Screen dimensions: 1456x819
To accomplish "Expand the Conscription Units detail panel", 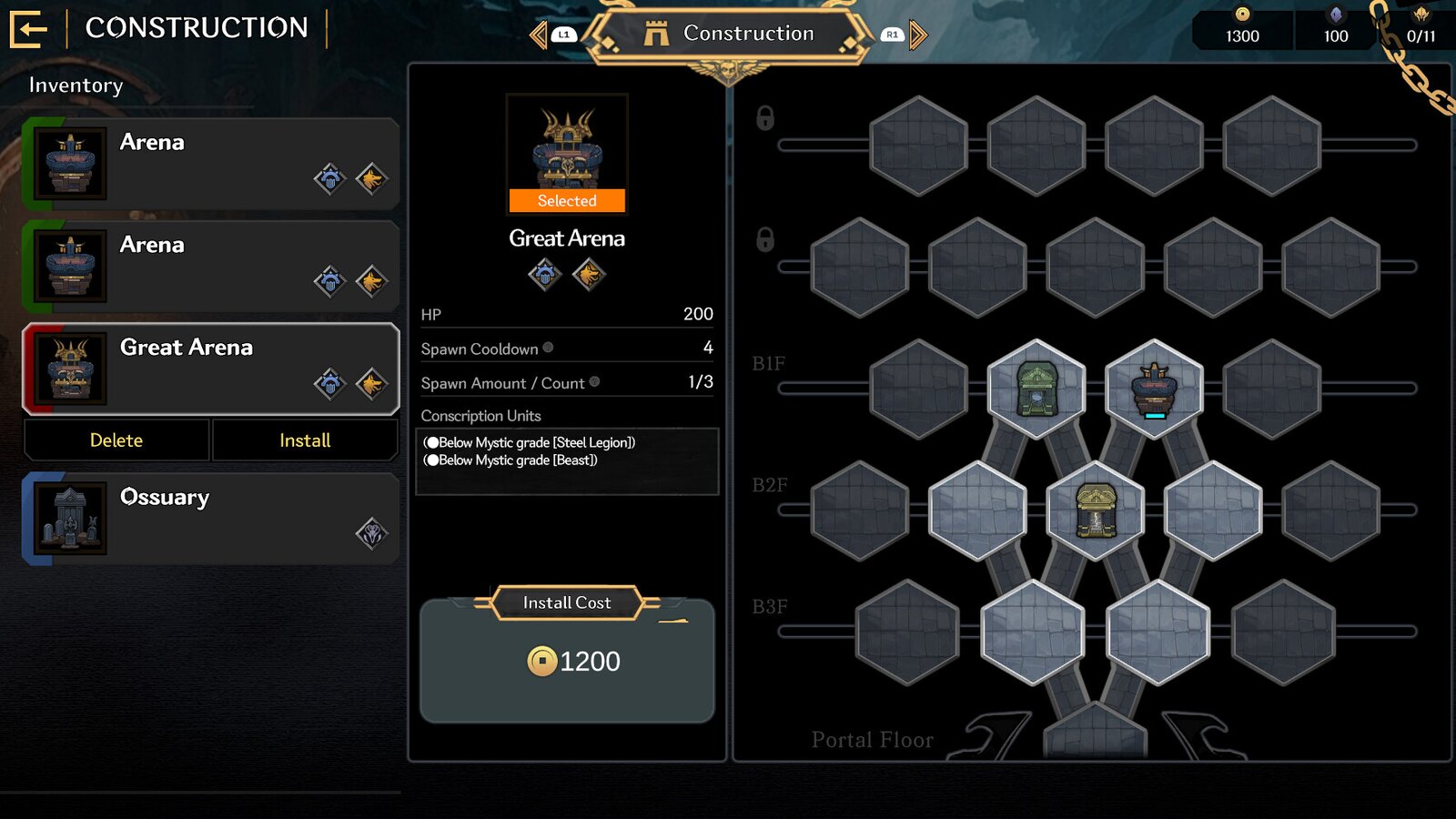I will tap(566, 460).
